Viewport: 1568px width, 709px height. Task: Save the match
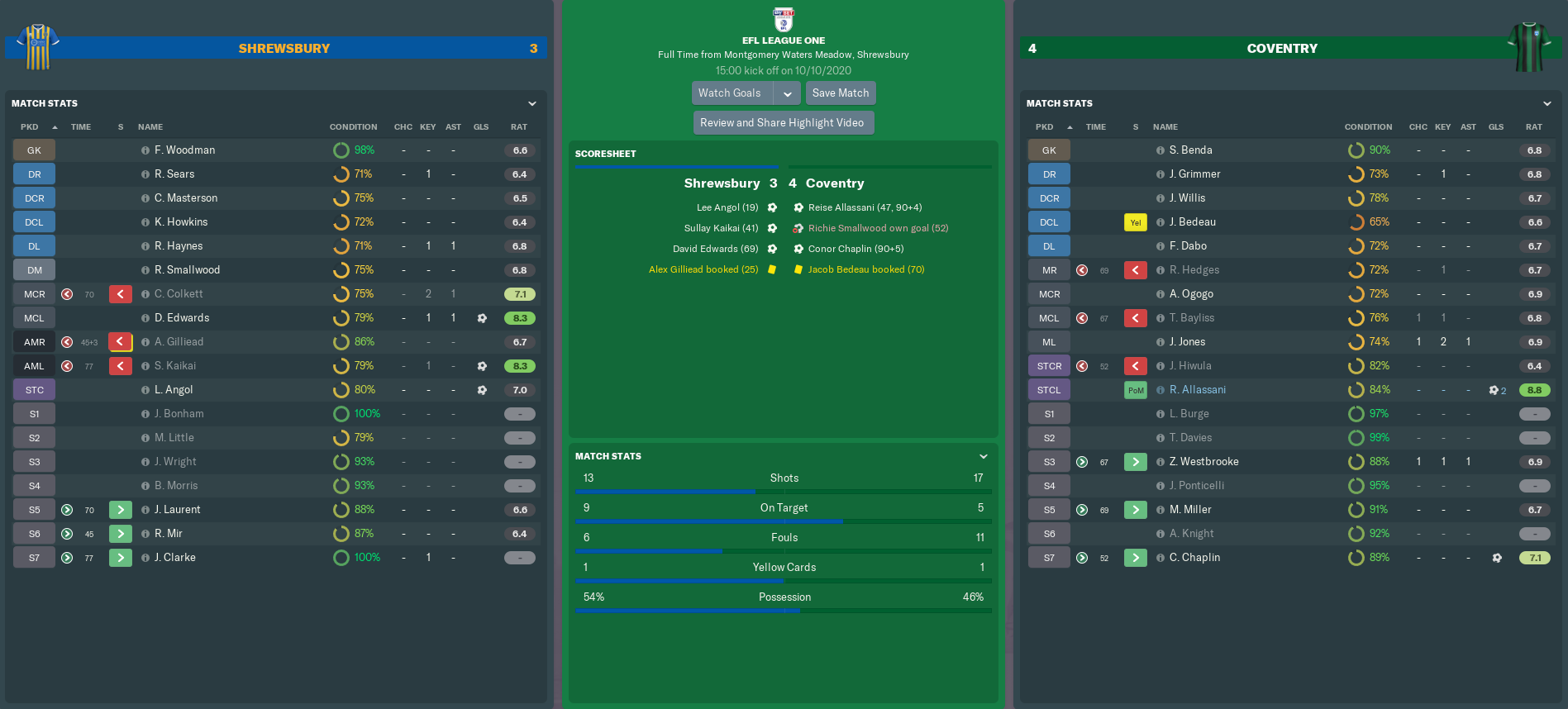(x=840, y=93)
